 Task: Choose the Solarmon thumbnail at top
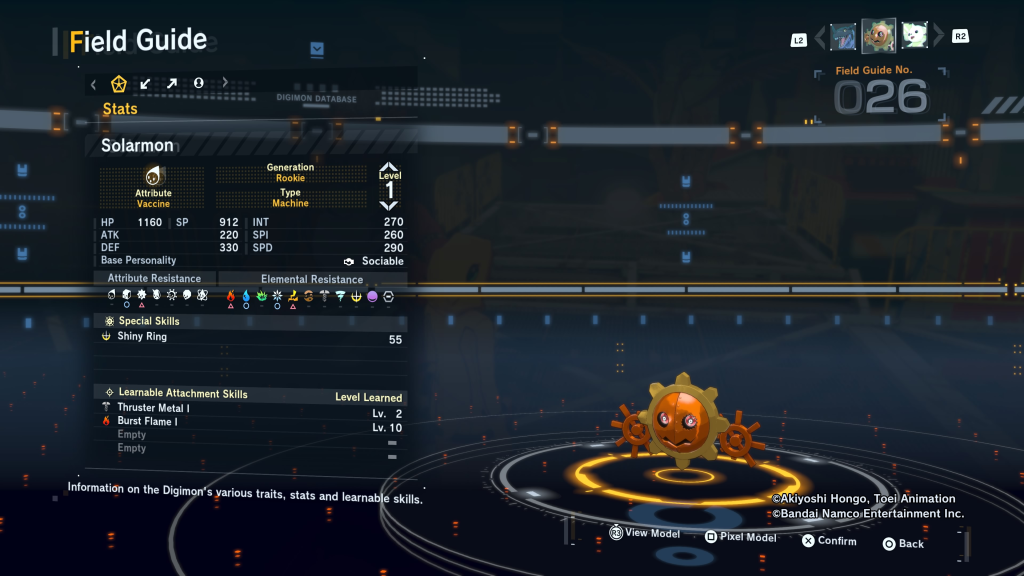pyautogui.click(x=879, y=37)
